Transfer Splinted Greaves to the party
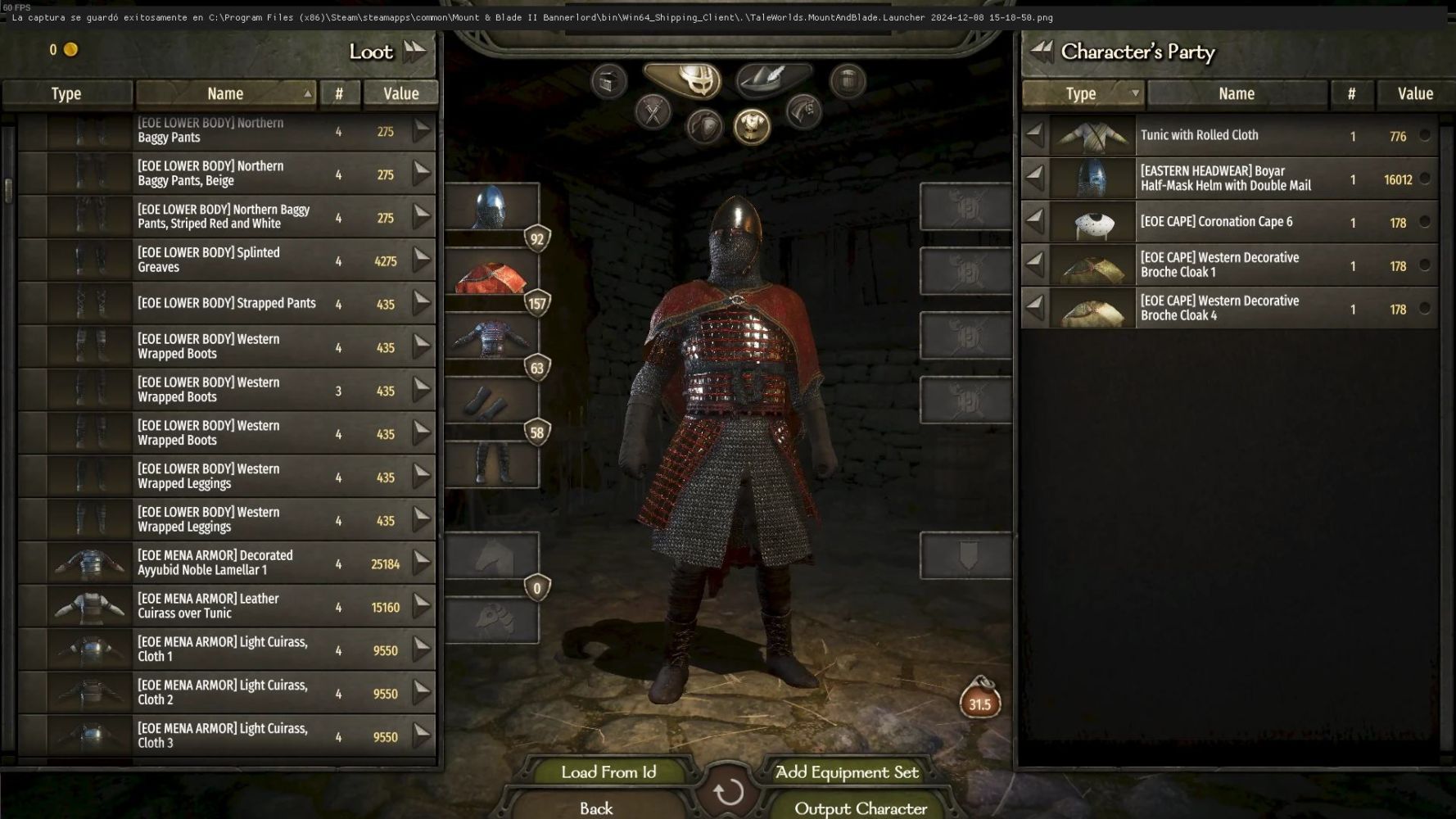 click(421, 260)
